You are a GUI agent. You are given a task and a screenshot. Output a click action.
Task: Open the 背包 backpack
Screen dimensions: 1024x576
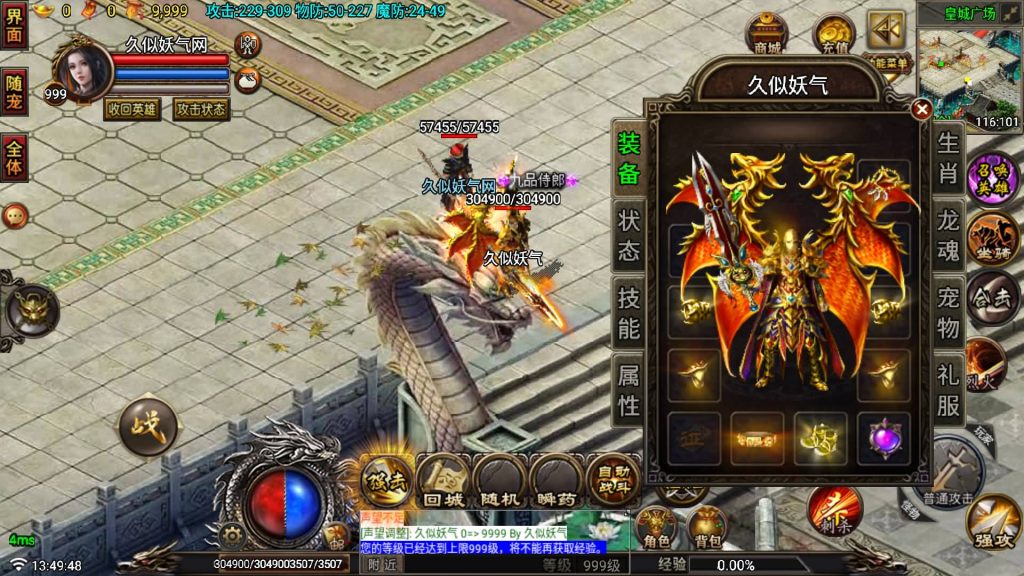tap(708, 527)
